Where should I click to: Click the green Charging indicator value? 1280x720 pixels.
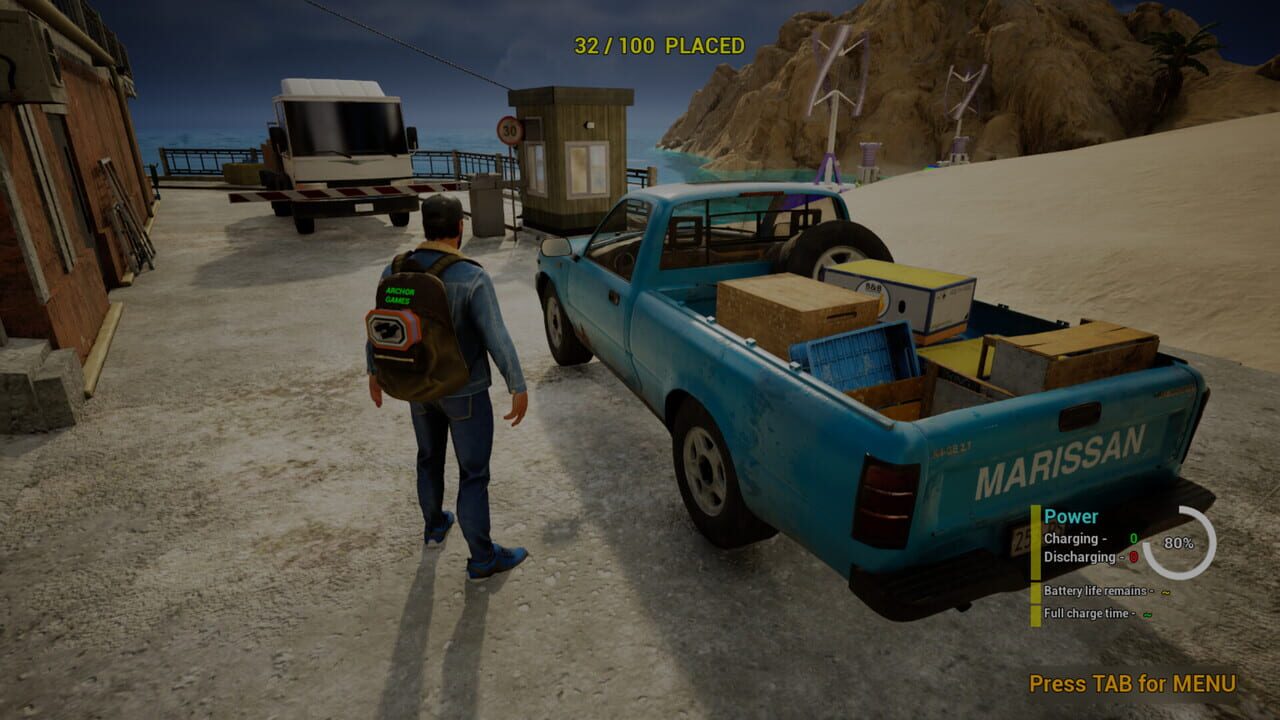1133,540
